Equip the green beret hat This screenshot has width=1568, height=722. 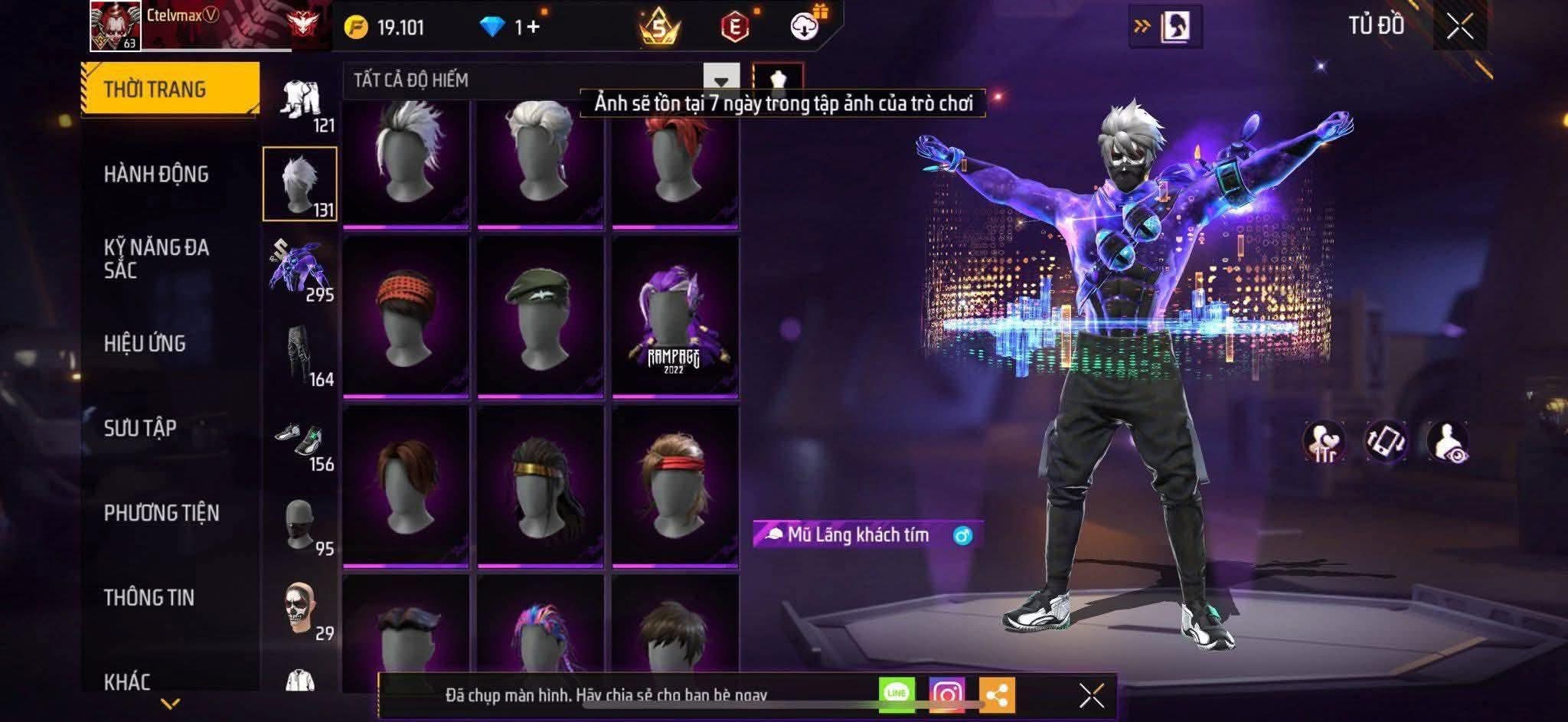tap(540, 318)
